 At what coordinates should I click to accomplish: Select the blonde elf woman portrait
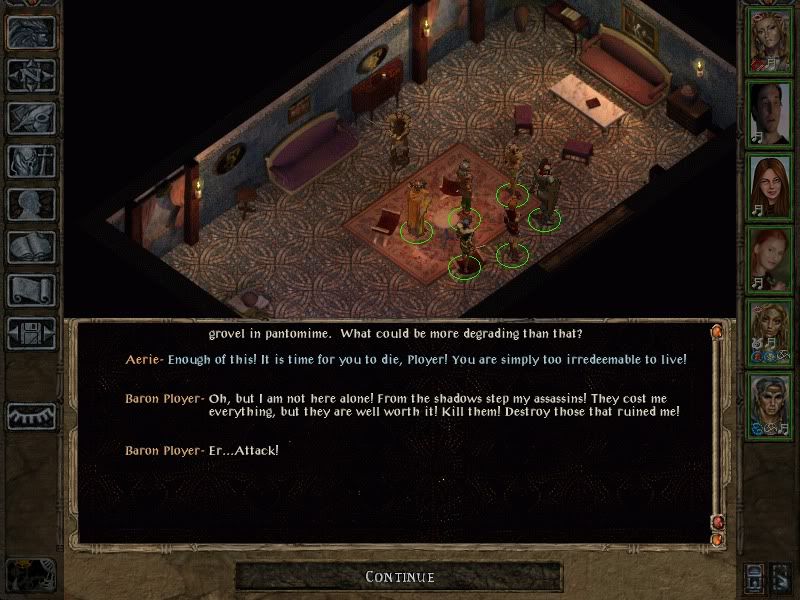click(x=770, y=328)
